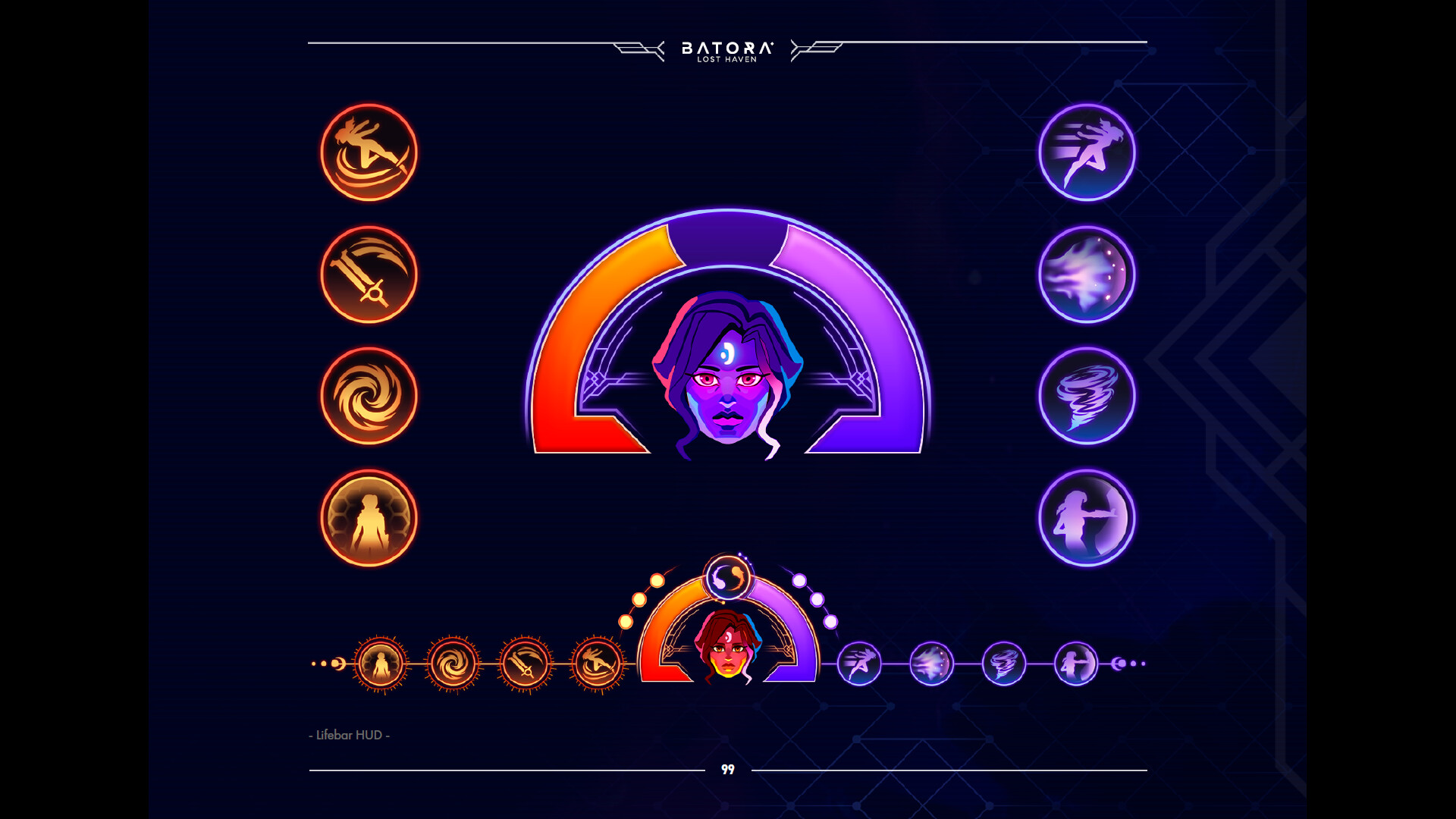Choose the large purple tornado icon
Image resolution: width=1456 pixels, height=819 pixels.
tap(1087, 396)
